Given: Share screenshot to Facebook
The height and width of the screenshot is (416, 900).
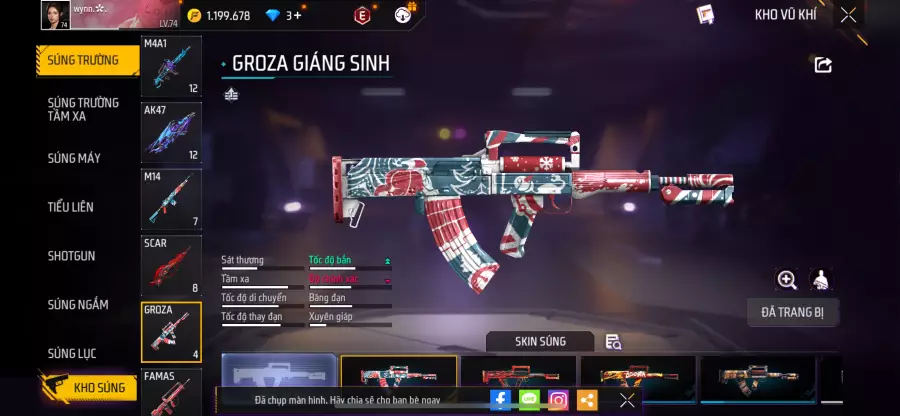Looking at the screenshot, I should (500, 400).
